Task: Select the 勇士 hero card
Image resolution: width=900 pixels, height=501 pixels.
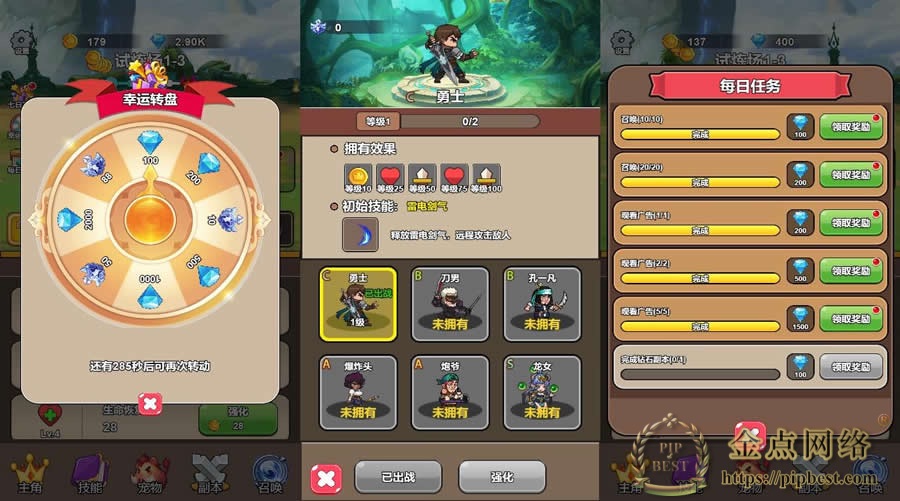Action: [353, 300]
